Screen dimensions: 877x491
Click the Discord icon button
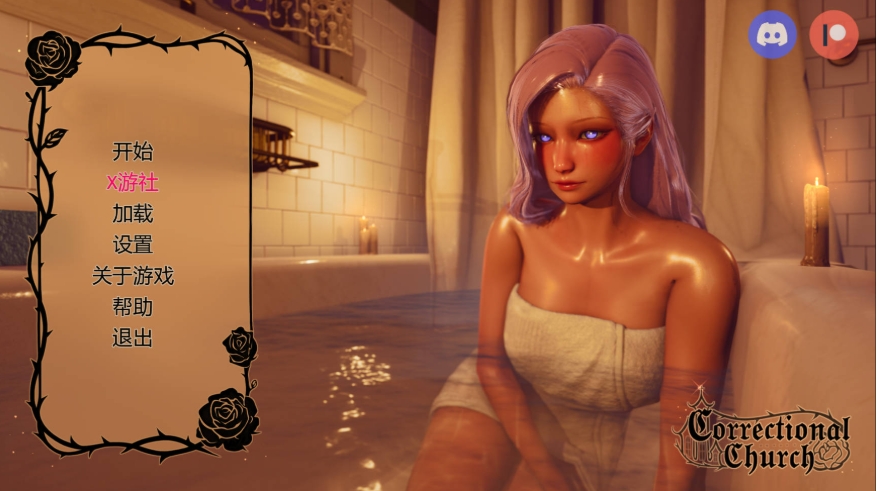click(773, 34)
